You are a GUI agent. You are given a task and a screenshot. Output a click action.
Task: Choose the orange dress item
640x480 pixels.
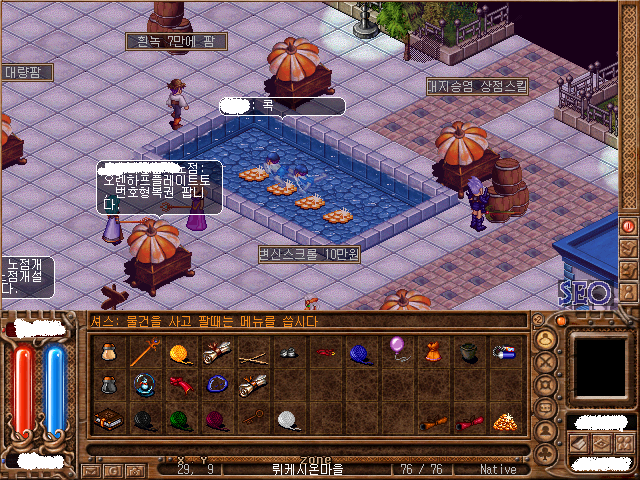433,352
